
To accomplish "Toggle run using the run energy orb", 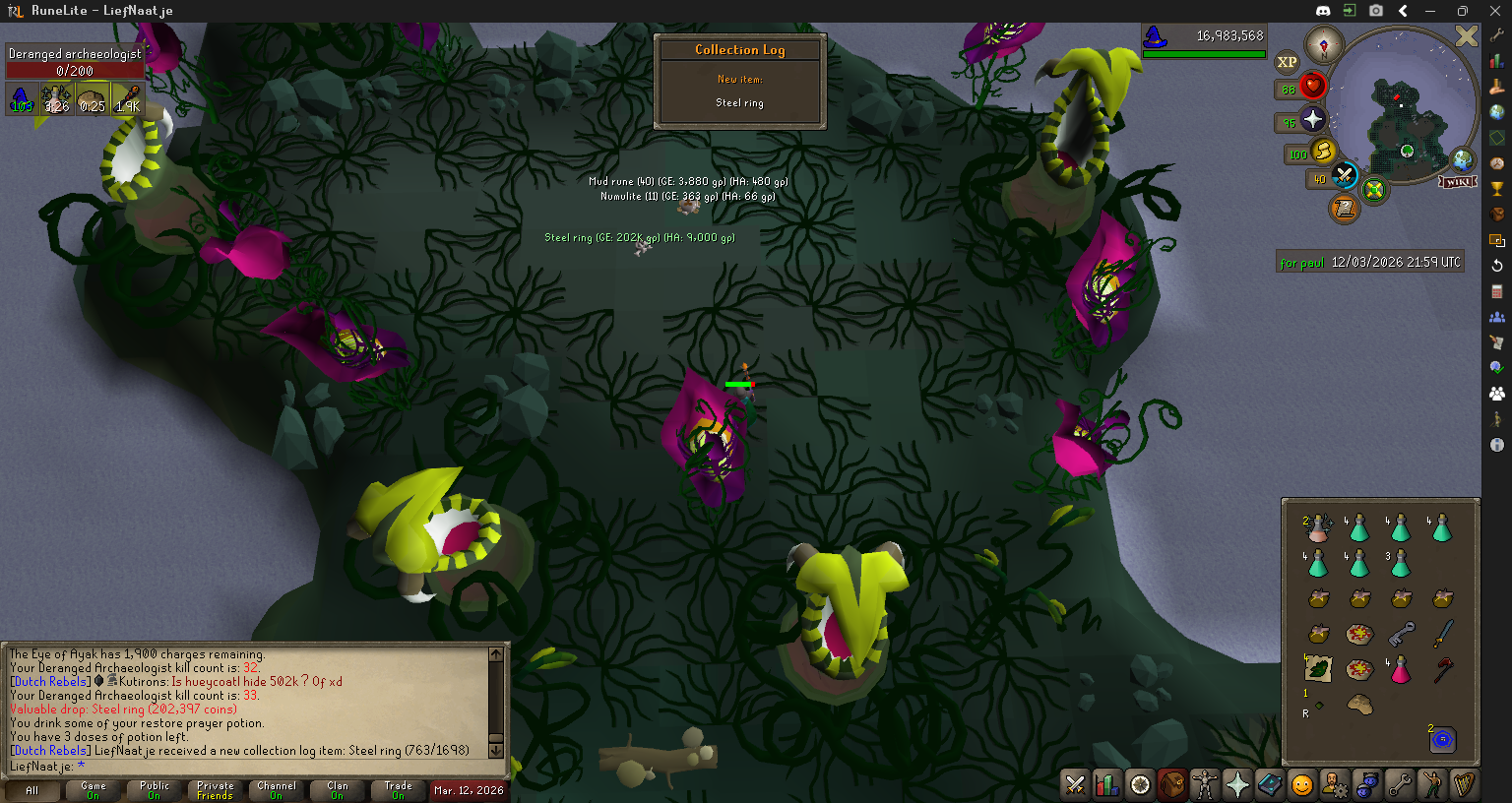I will pyautogui.click(x=1324, y=152).
